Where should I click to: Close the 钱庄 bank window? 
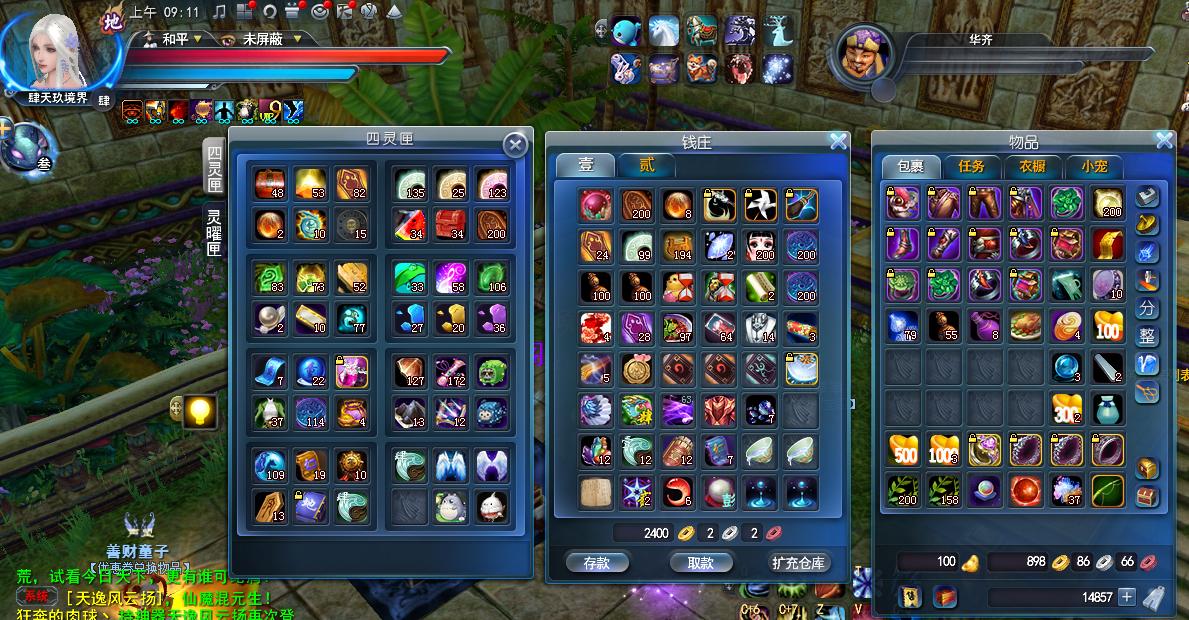point(838,142)
